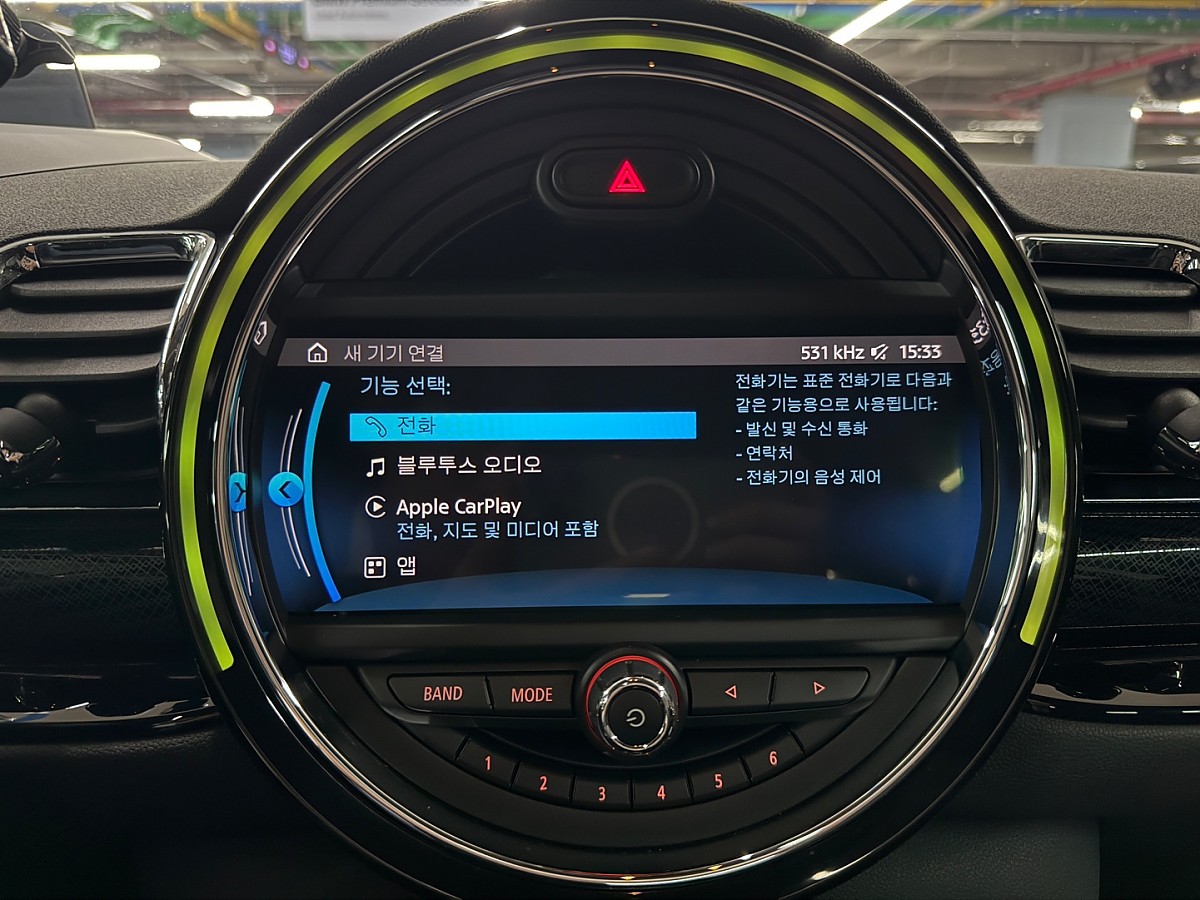
Task: Click the left arrow skip-back button
Action: click(x=730, y=690)
